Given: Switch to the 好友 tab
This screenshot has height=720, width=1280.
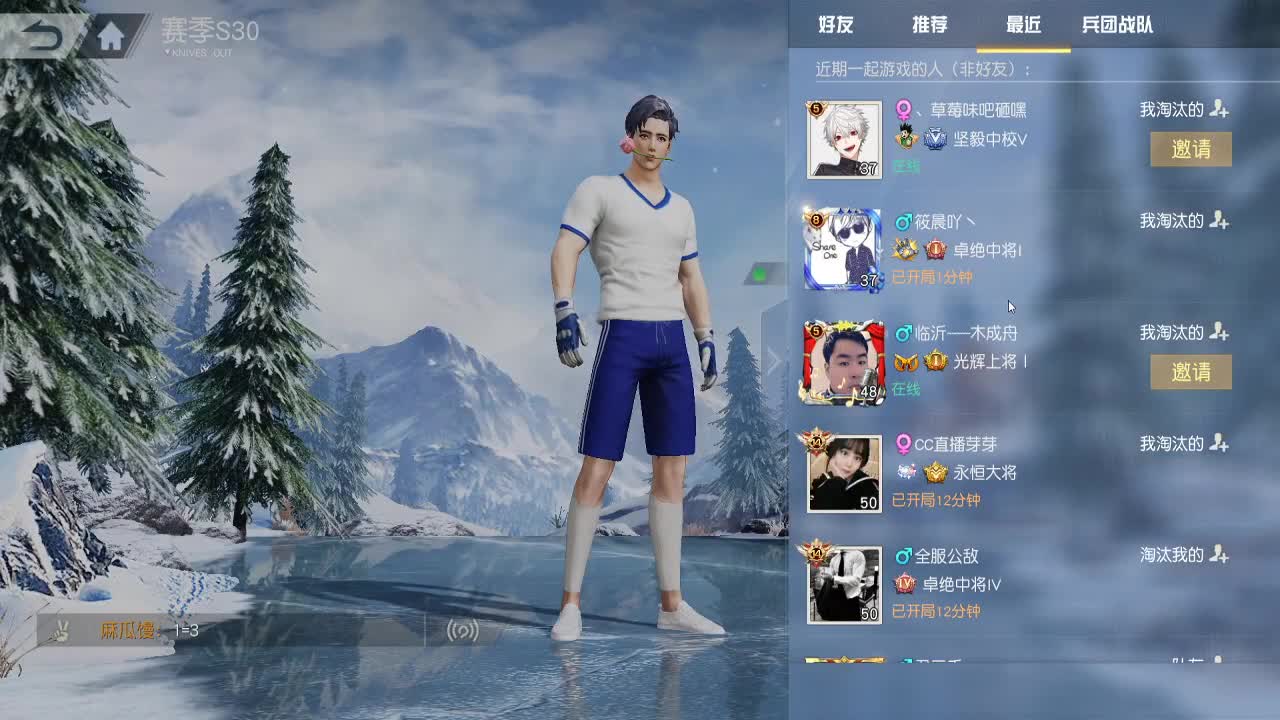Looking at the screenshot, I should pos(836,25).
